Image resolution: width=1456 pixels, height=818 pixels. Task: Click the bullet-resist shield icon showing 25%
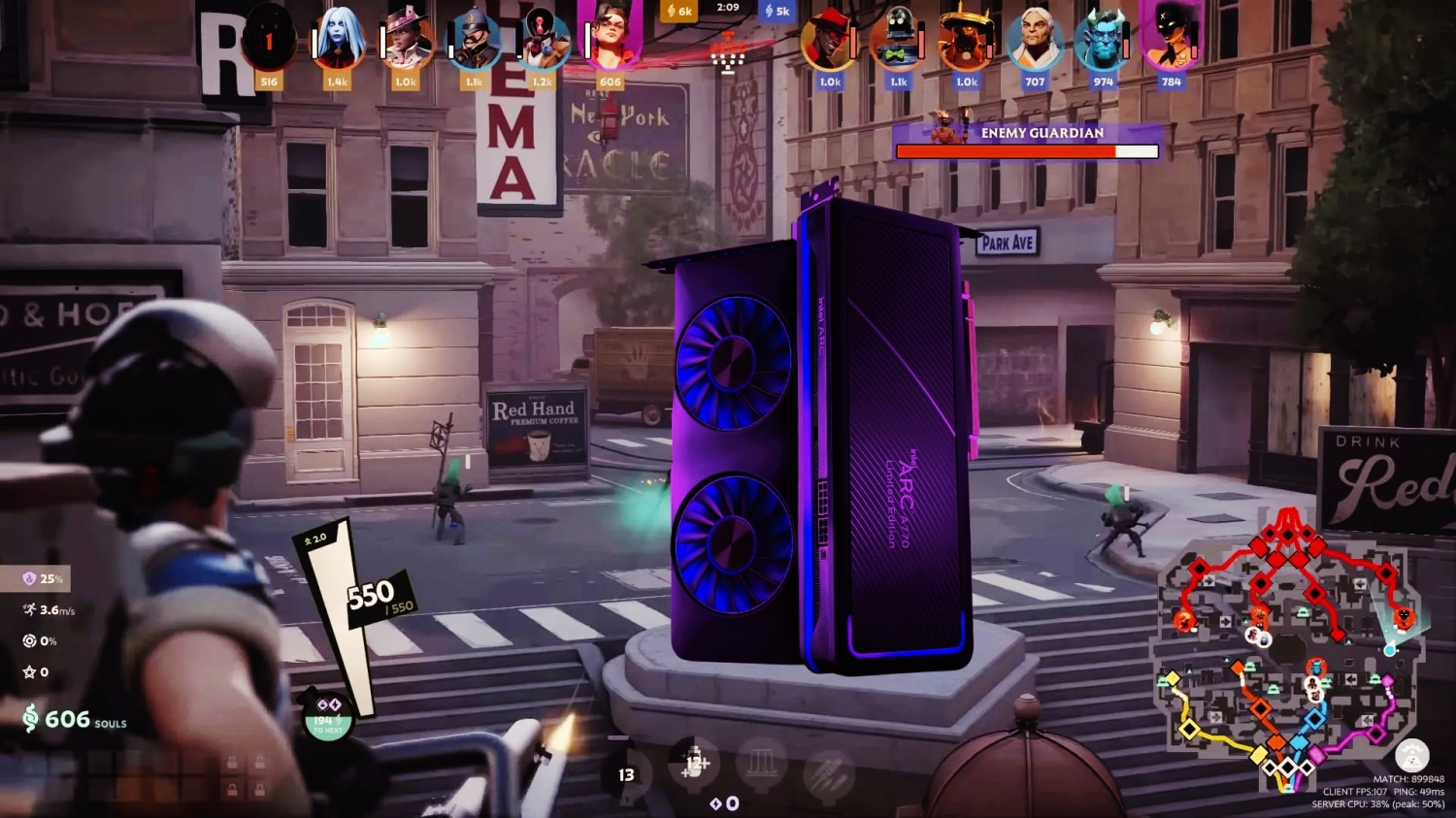(28, 578)
